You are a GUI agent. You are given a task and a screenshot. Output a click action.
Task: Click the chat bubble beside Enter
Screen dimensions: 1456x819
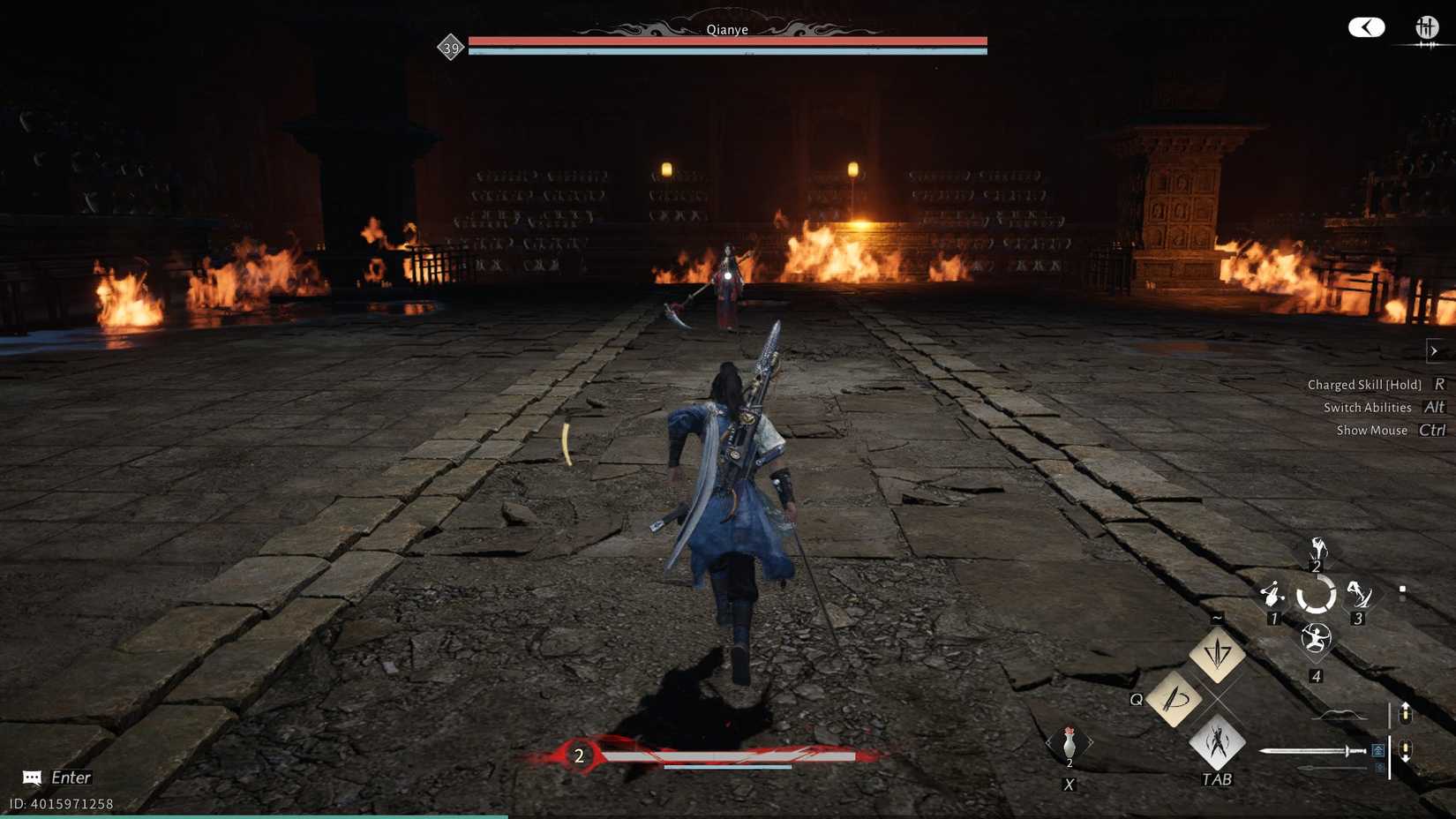tap(32, 778)
